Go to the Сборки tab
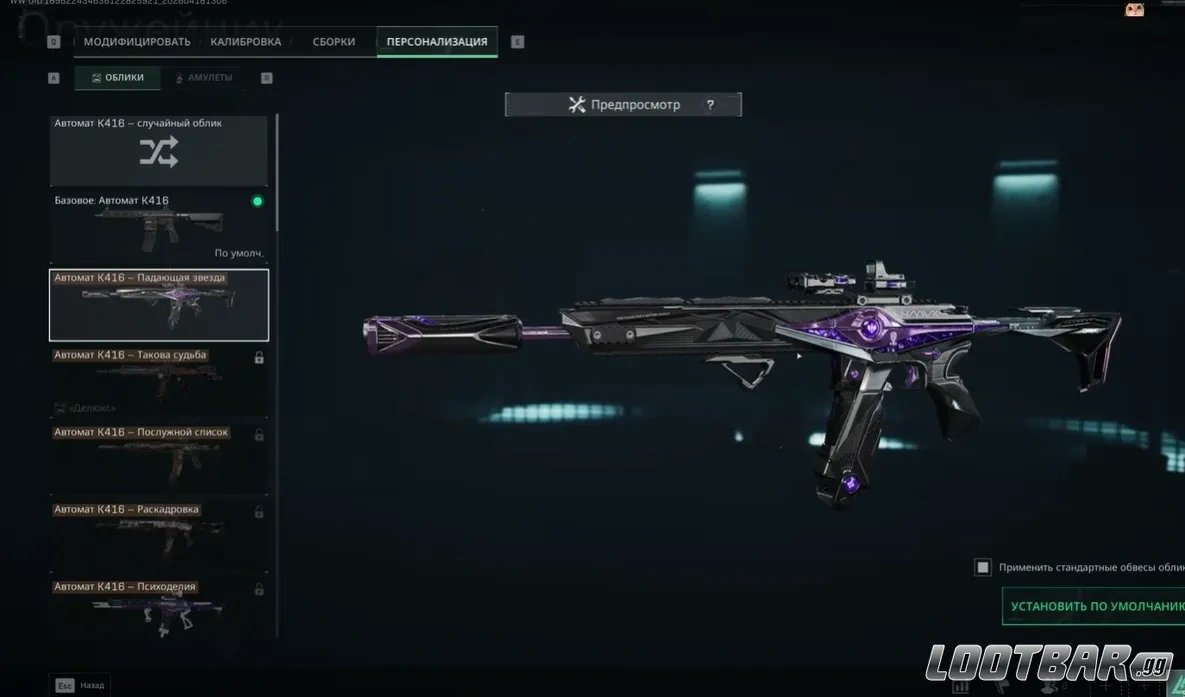 334,42
